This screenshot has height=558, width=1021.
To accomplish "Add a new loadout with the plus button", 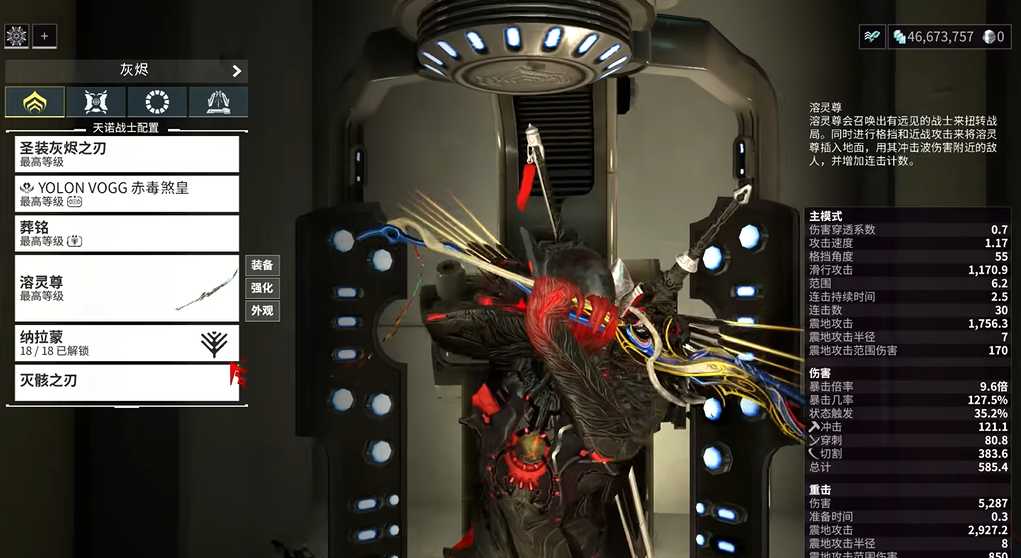I will click(x=44, y=36).
